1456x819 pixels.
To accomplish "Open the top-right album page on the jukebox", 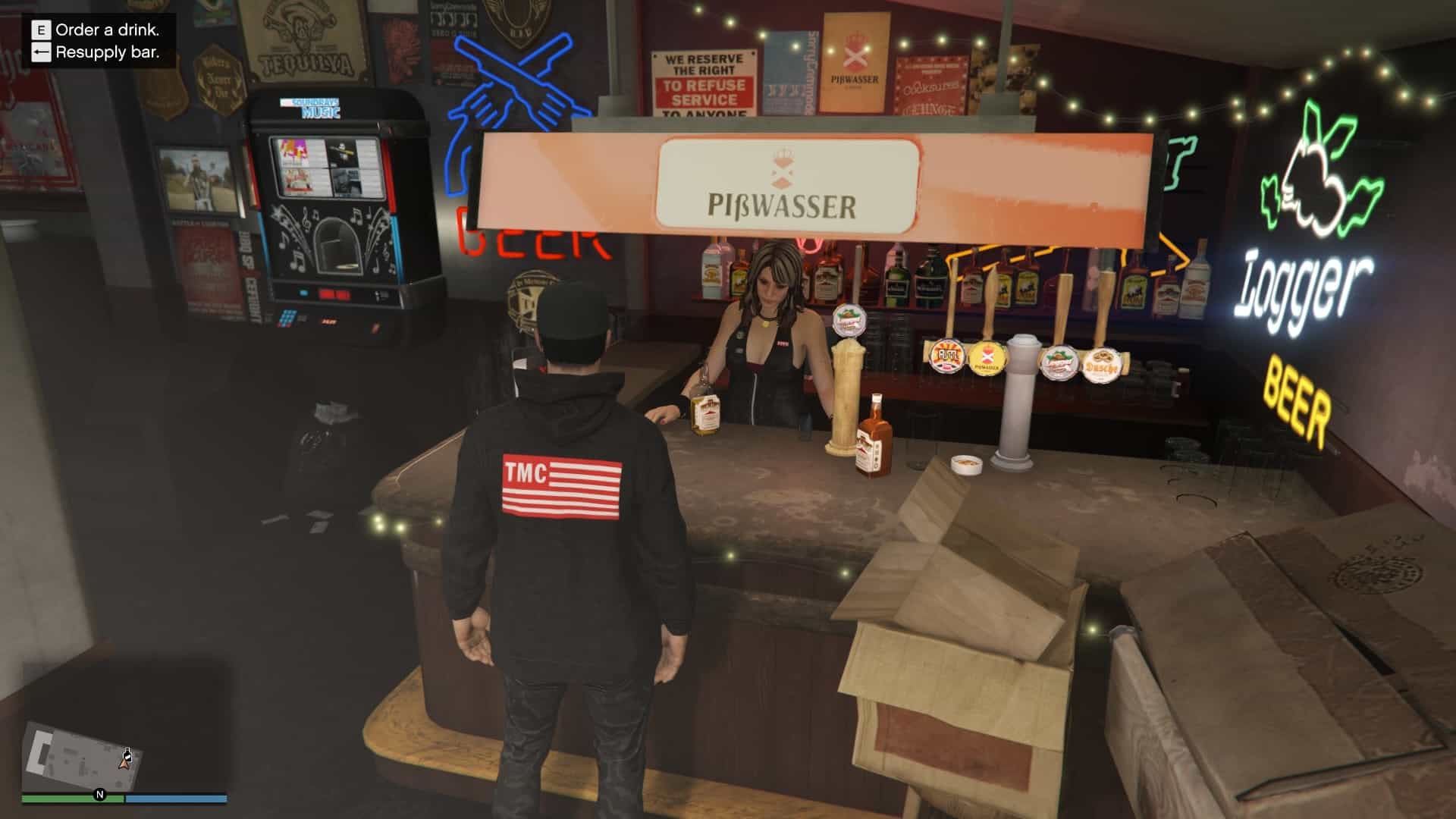I will pyautogui.click(x=344, y=154).
